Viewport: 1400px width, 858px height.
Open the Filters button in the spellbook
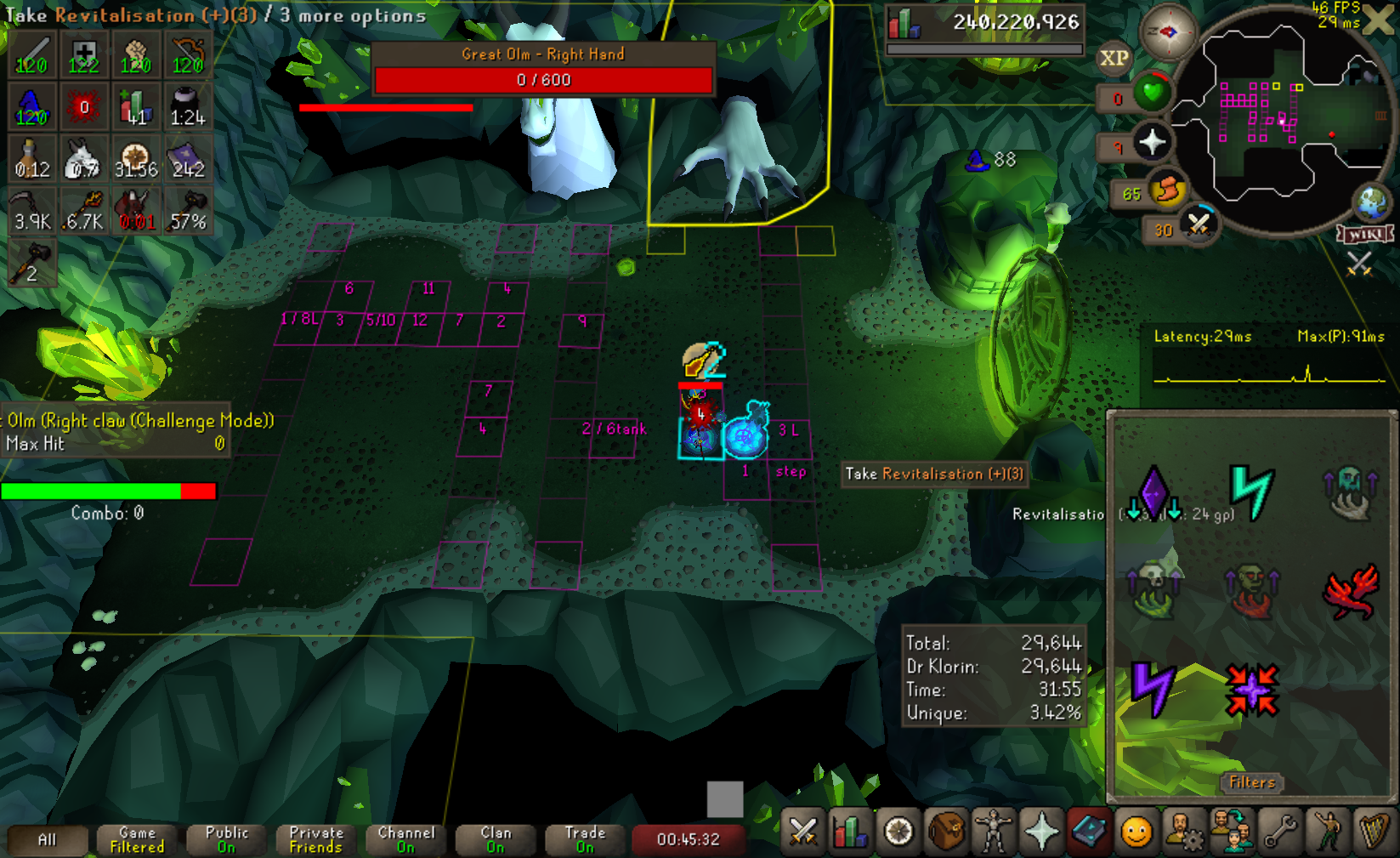pyautogui.click(x=1252, y=782)
